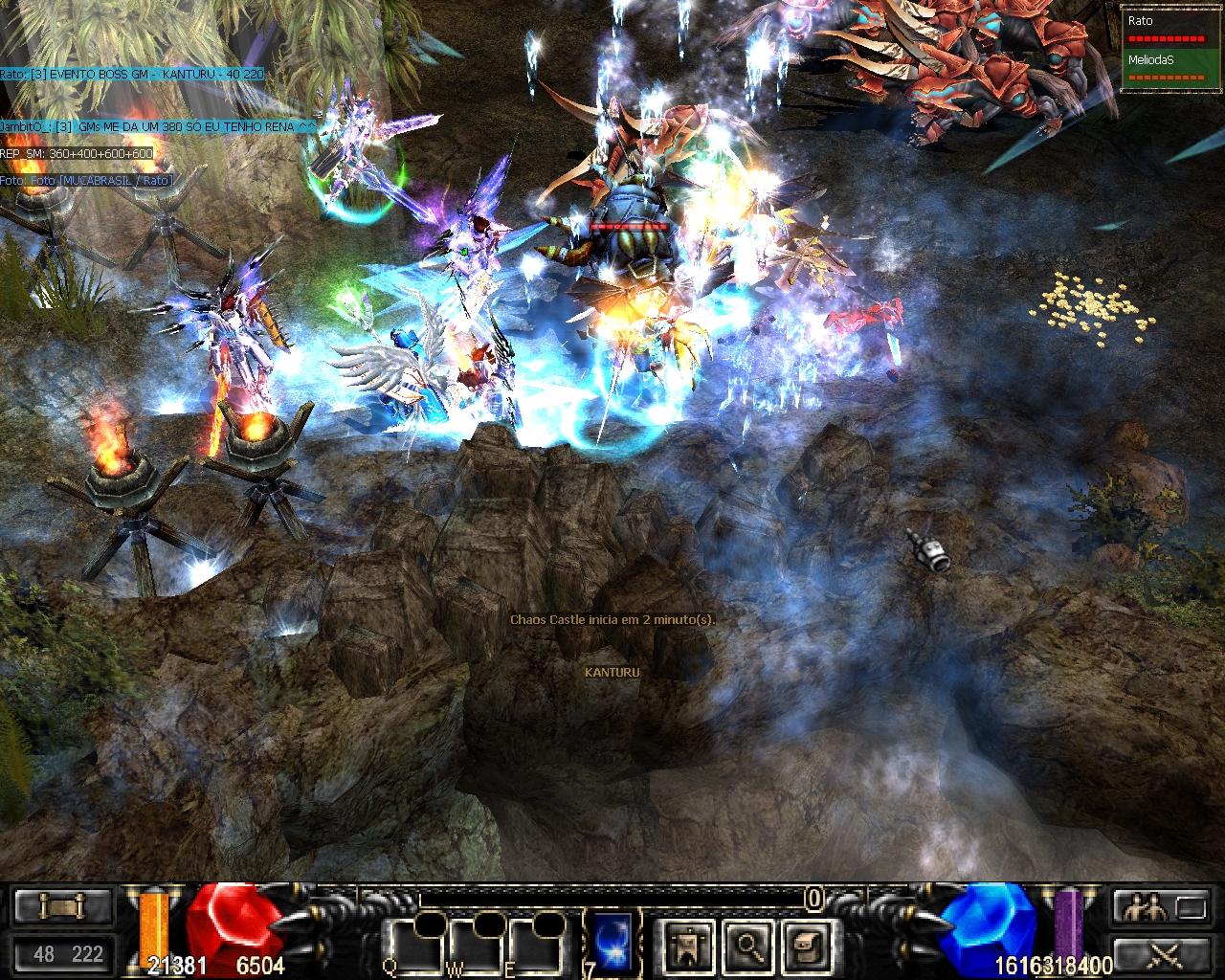The width and height of the screenshot is (1225, 980).
Task: Click the parchment scroll button
Action: 62,905
